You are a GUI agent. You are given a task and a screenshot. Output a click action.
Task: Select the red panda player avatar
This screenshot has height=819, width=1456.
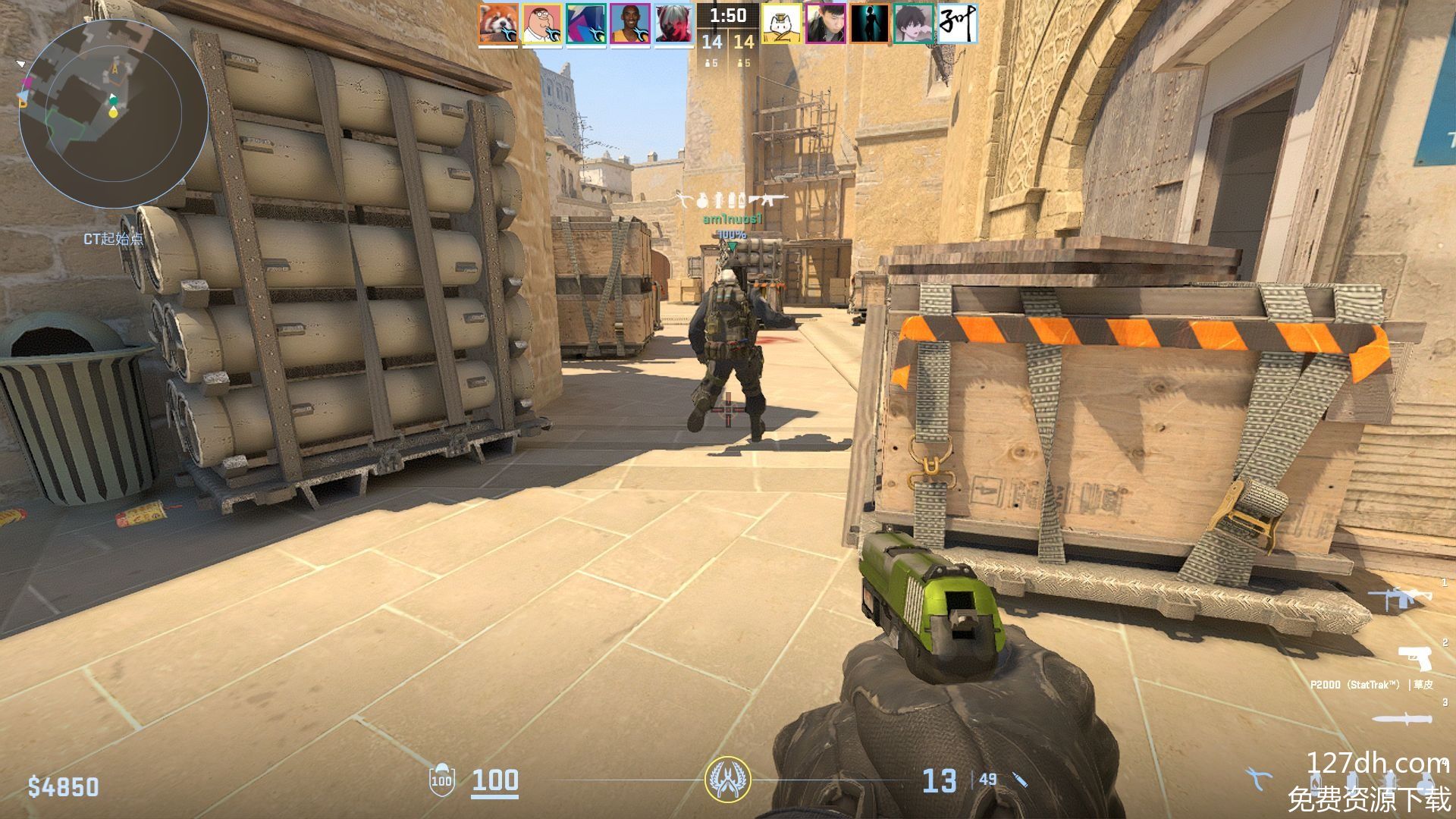[x=498, y=24]
